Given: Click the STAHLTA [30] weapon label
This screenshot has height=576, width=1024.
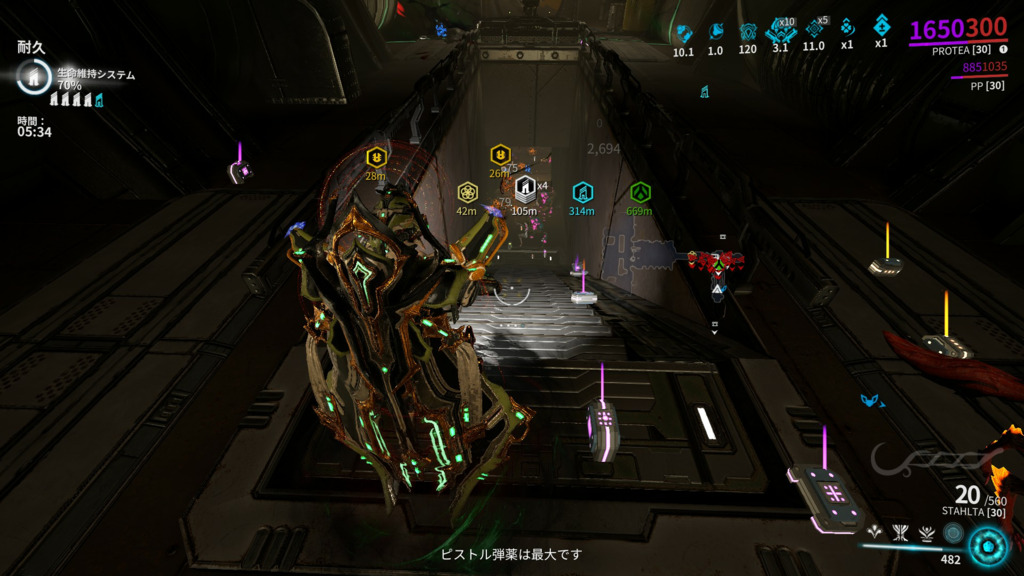Looking at the screenshot, I should (973, 512).
